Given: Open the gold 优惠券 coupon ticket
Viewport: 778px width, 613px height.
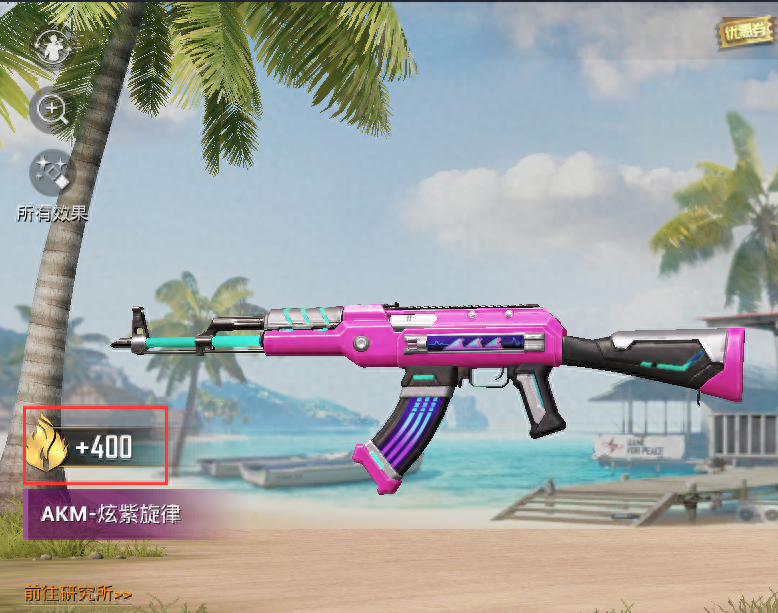Looking at the screenshot, I should pyautogui.click(x=746, y=32).
